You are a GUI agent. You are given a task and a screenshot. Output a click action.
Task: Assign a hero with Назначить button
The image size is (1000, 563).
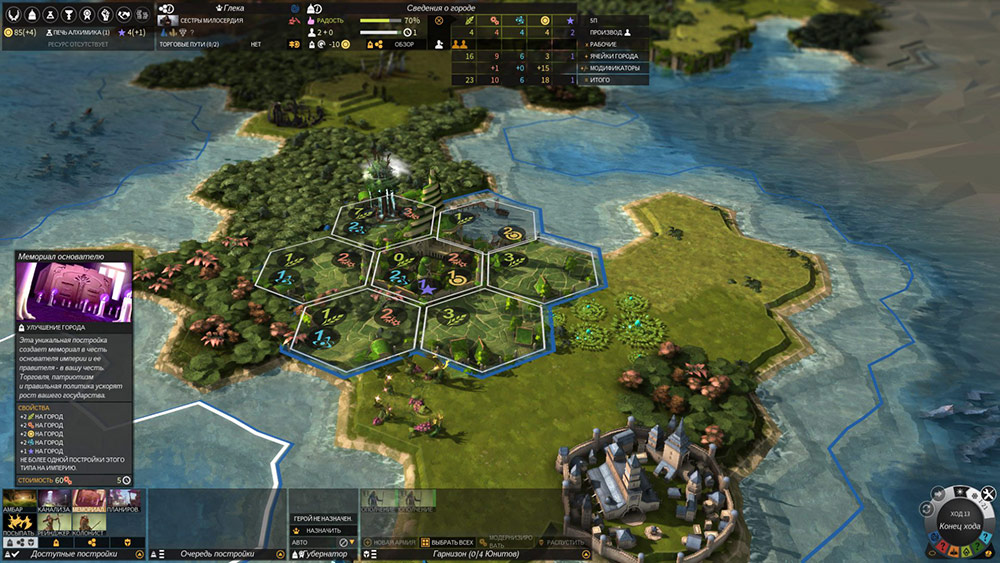[322, 530]
